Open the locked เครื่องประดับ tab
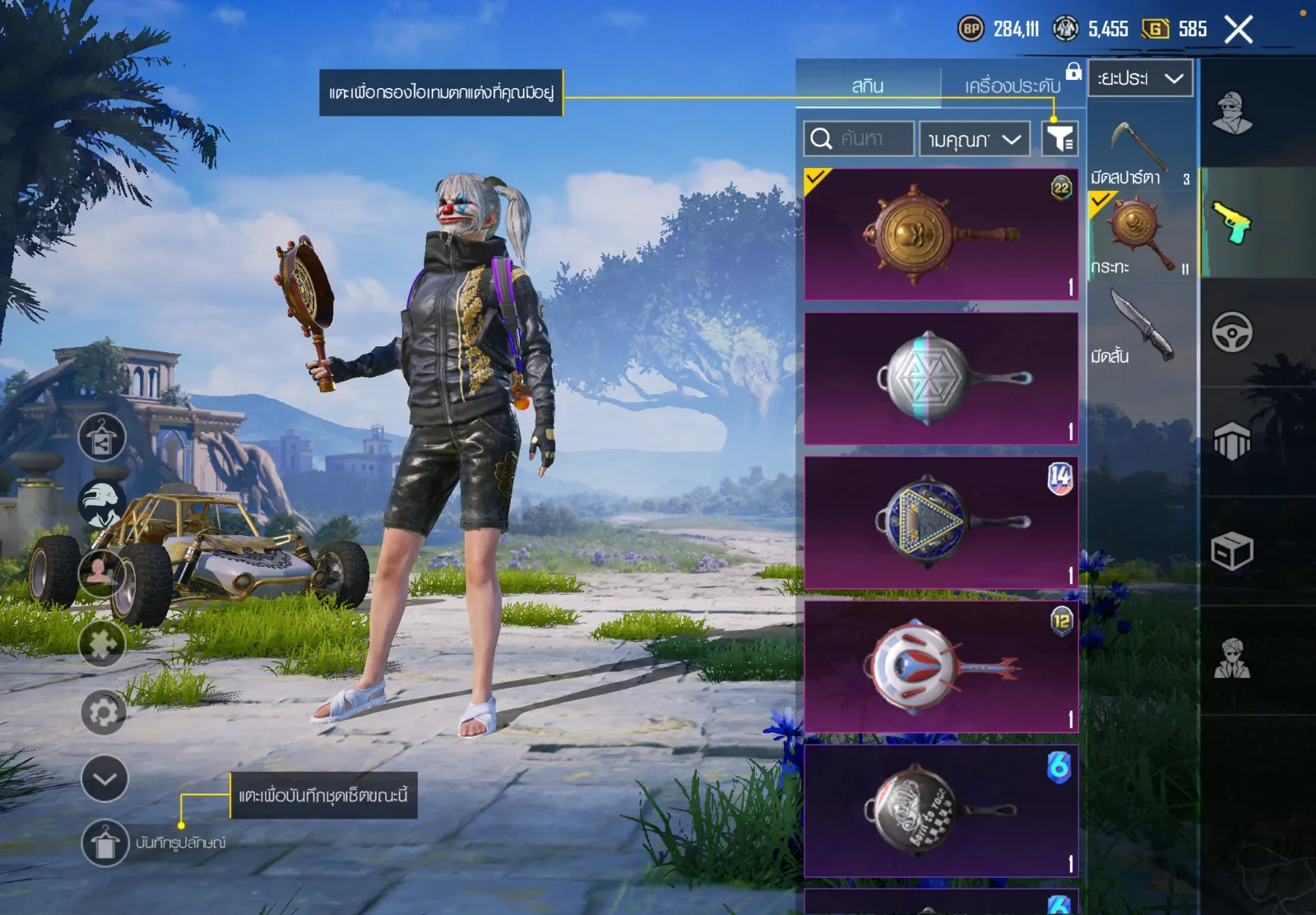1316x915 pixels. (1012, 86)
